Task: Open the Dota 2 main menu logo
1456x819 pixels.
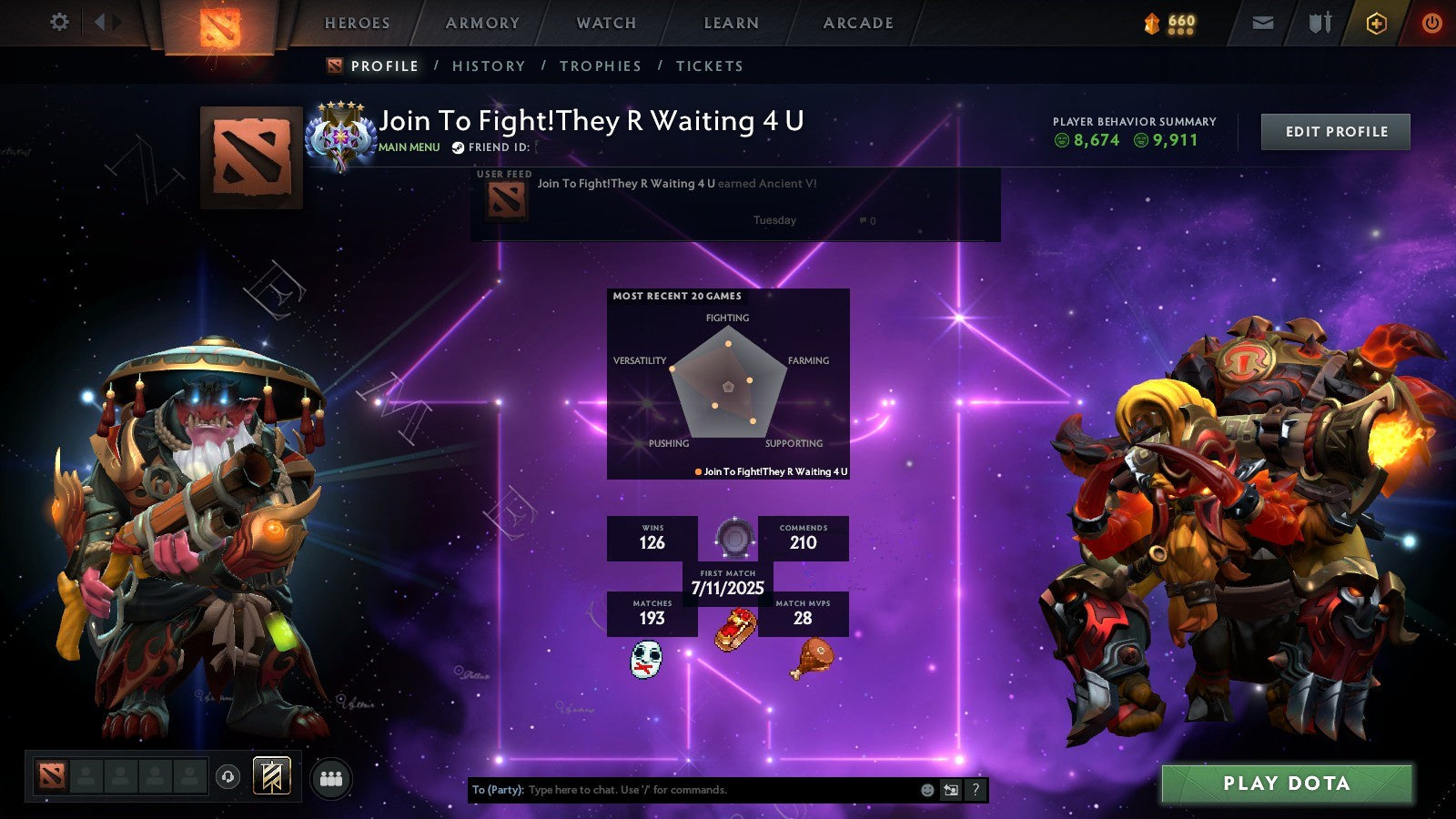Action: (218, 25)
